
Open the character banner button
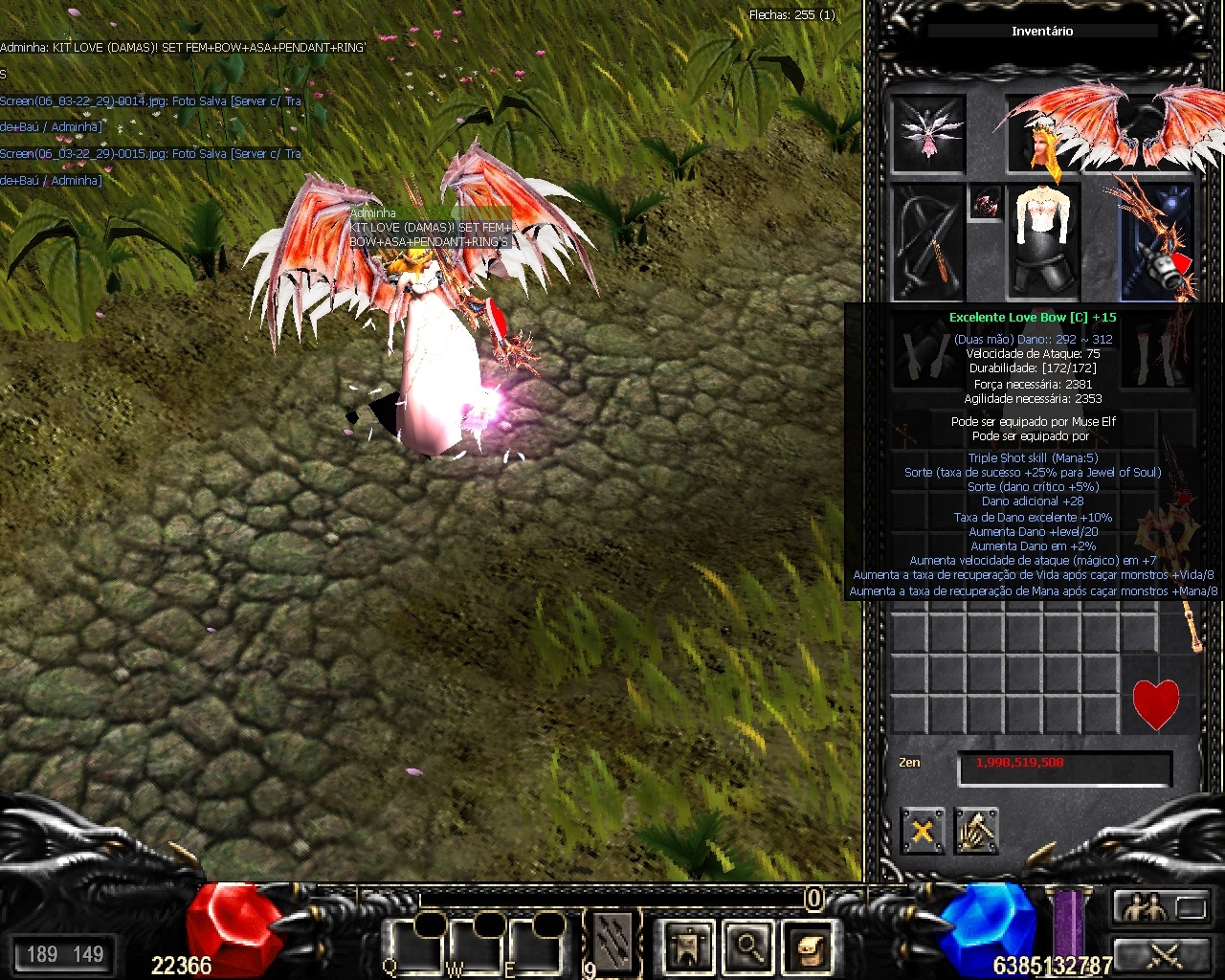click(687, 947)
